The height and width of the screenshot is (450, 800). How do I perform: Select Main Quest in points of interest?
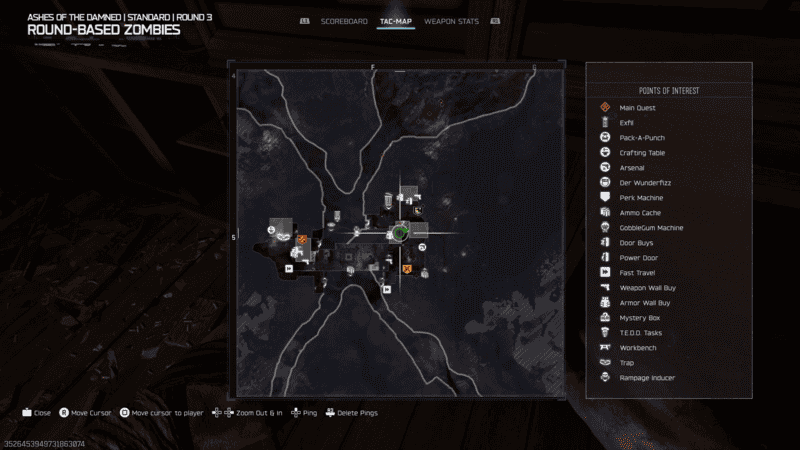[636, 108]
